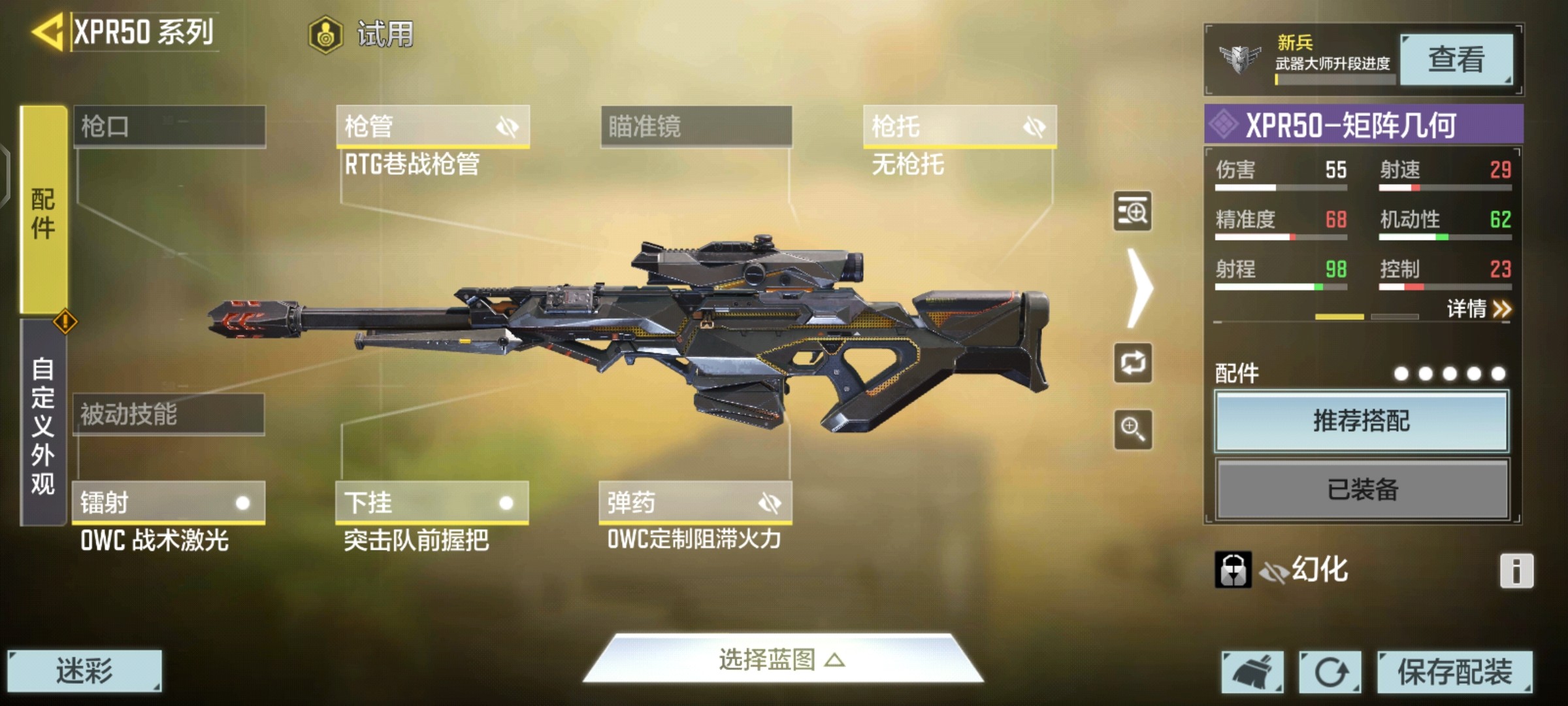Choose the 弹药 ammunition slot
1568x706 pixels.
tap(695, 503)
